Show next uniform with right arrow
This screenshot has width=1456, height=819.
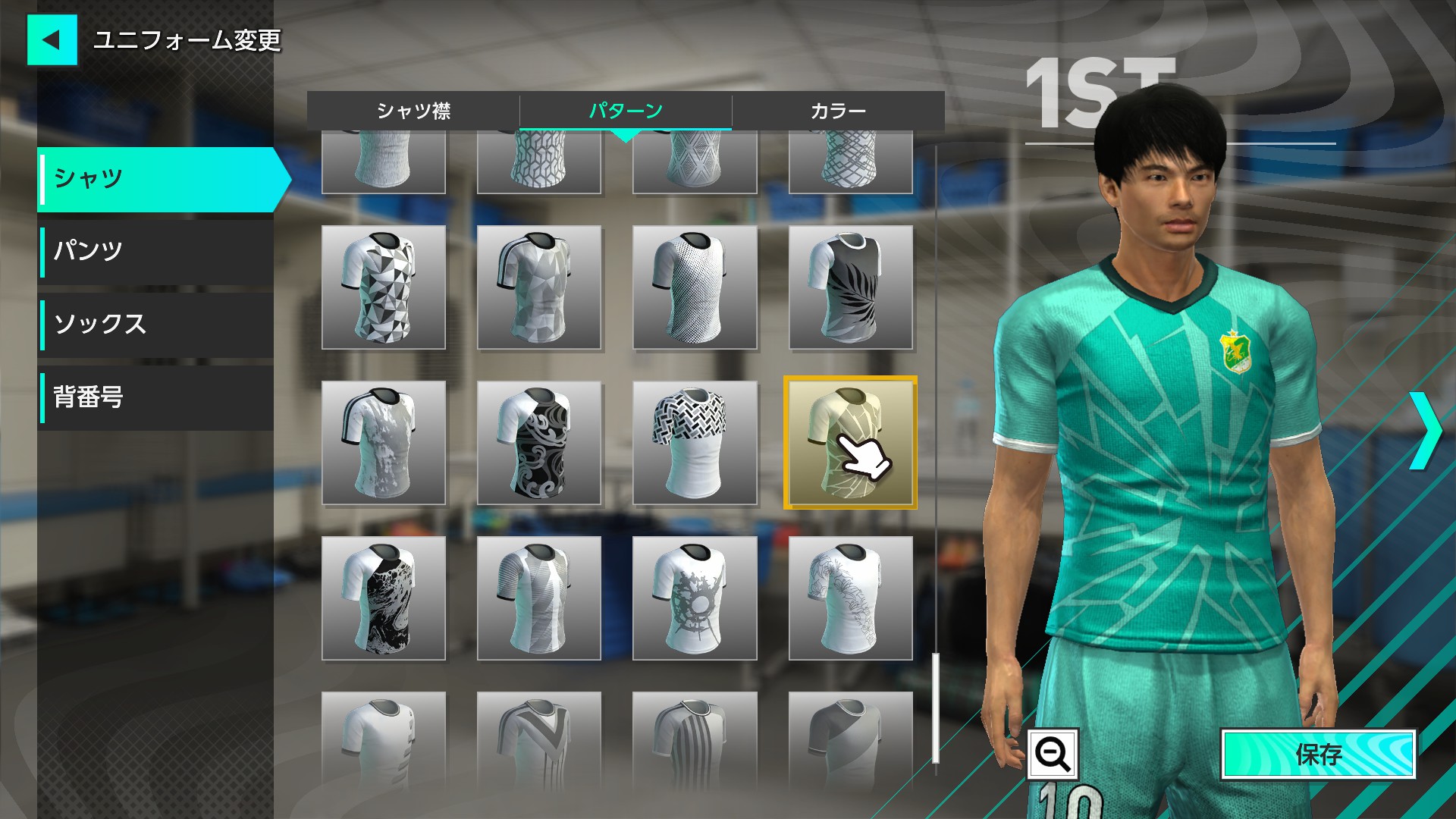click(1426, 431)
